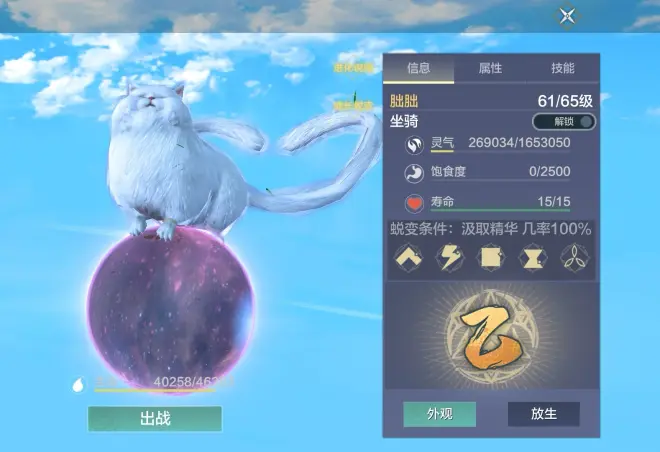Send the pet to battle with 出战
The height and width of the screenshot is (452, 660).
pyautogui.click(x=154, y=418)
